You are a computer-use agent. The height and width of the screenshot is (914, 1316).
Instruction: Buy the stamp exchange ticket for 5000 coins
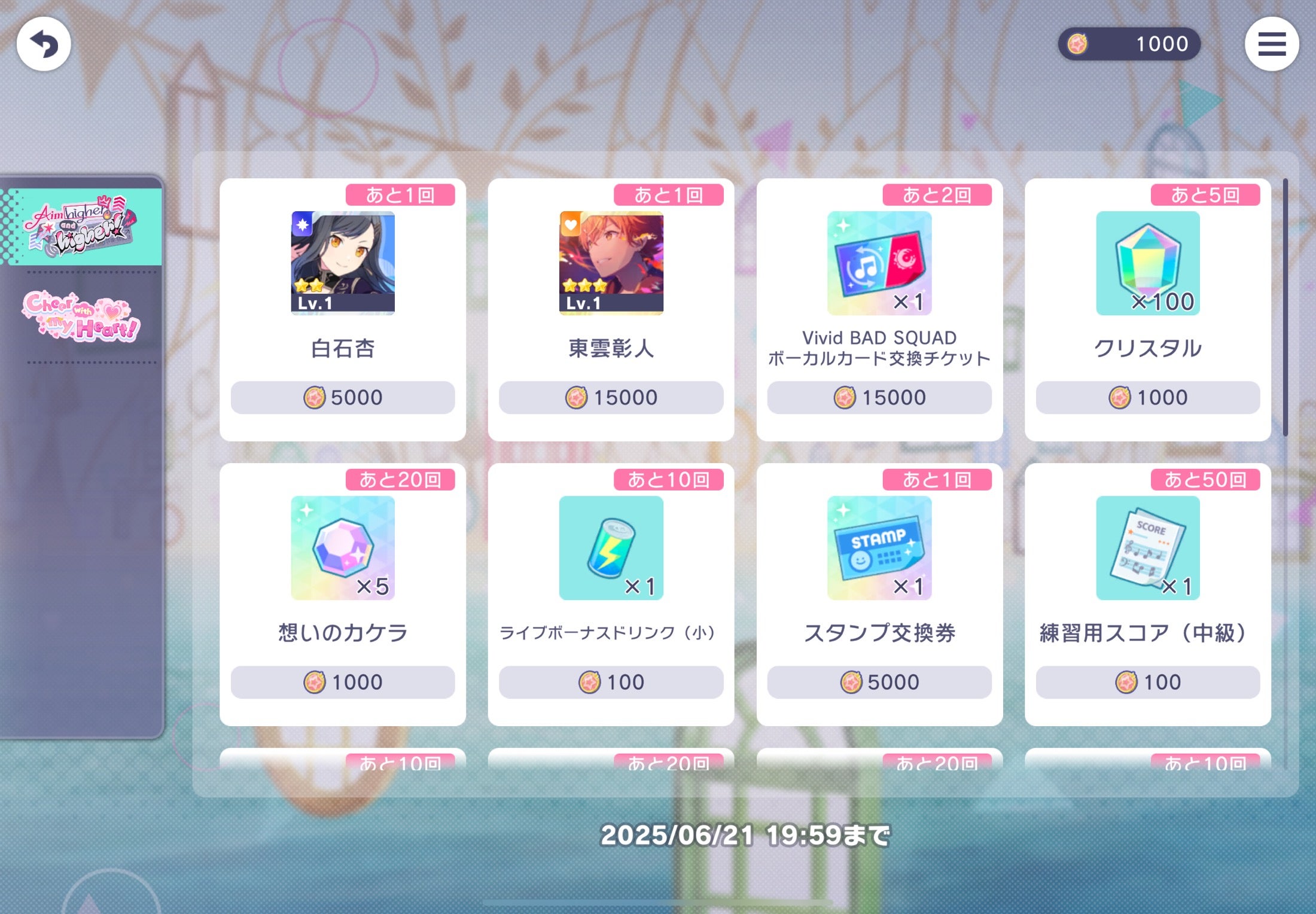(x=879, y=682)
